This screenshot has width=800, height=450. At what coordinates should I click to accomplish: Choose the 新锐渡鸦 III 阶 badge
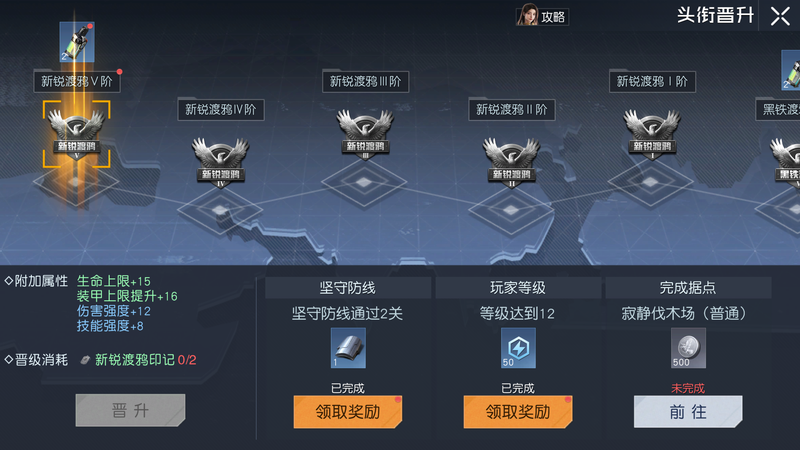point(365,133)
